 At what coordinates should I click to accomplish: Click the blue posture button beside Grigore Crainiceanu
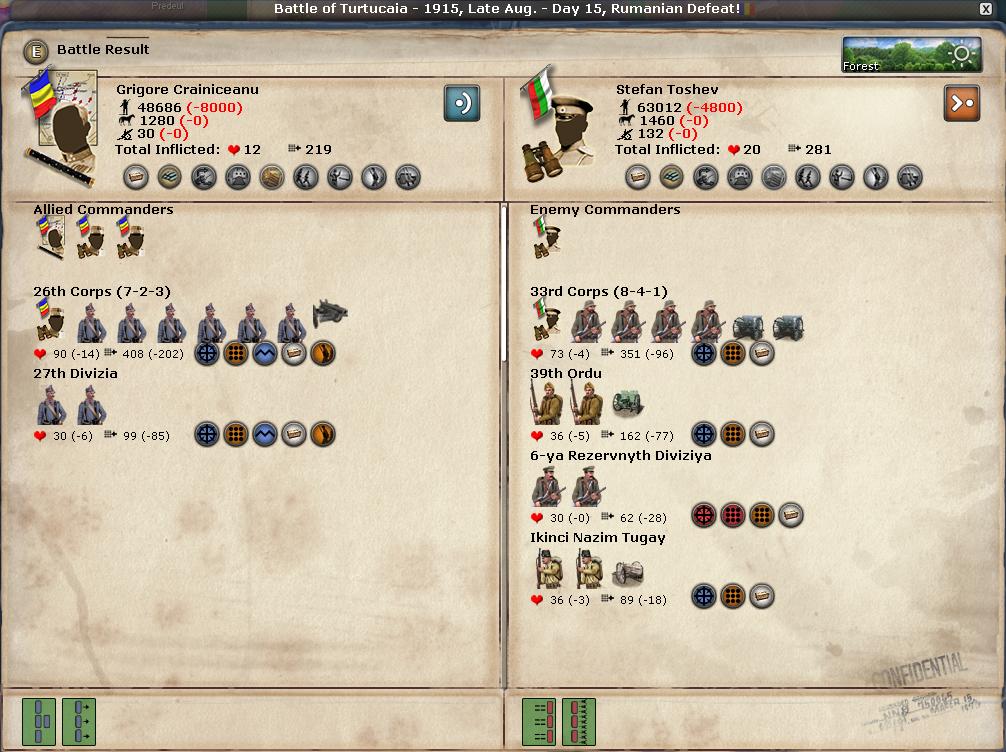462,103
